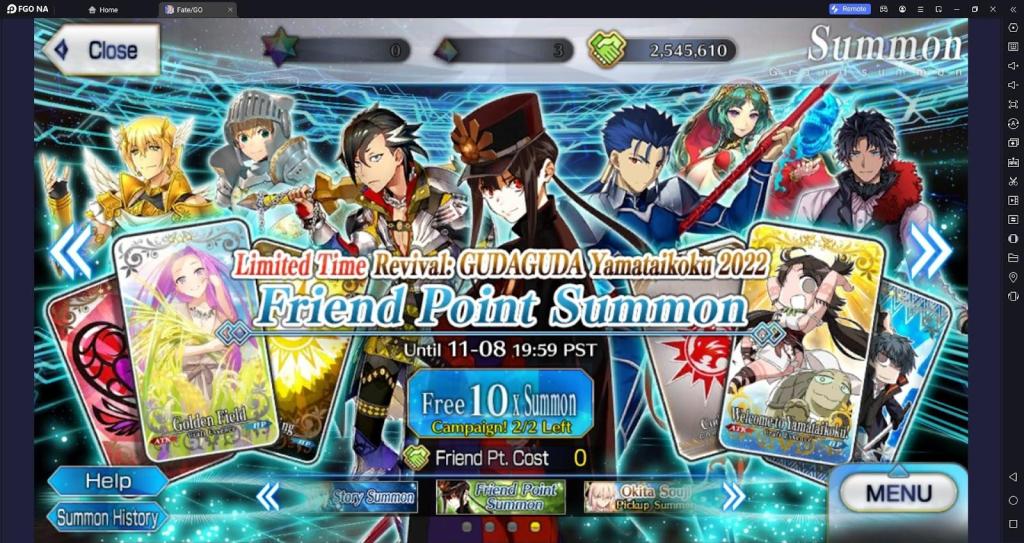Image resolution: width=1024 pixels, height=543 pixels.
Task: Go to next banner with large right arrow
Action: (x=929, y=251)
